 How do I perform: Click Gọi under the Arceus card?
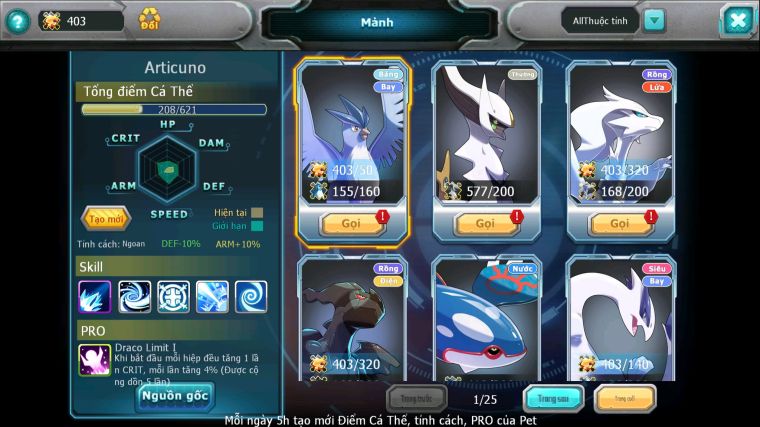[486, 223]
